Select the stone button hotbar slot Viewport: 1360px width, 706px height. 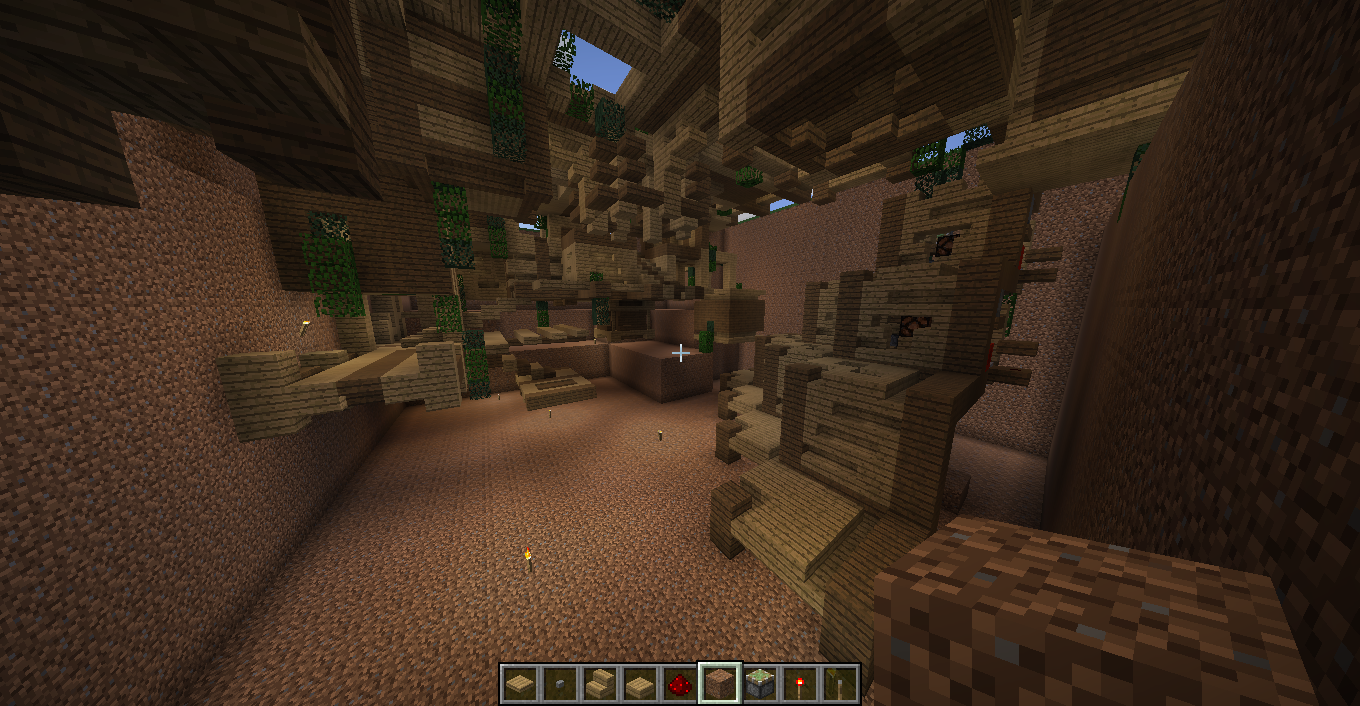[559, 684]
